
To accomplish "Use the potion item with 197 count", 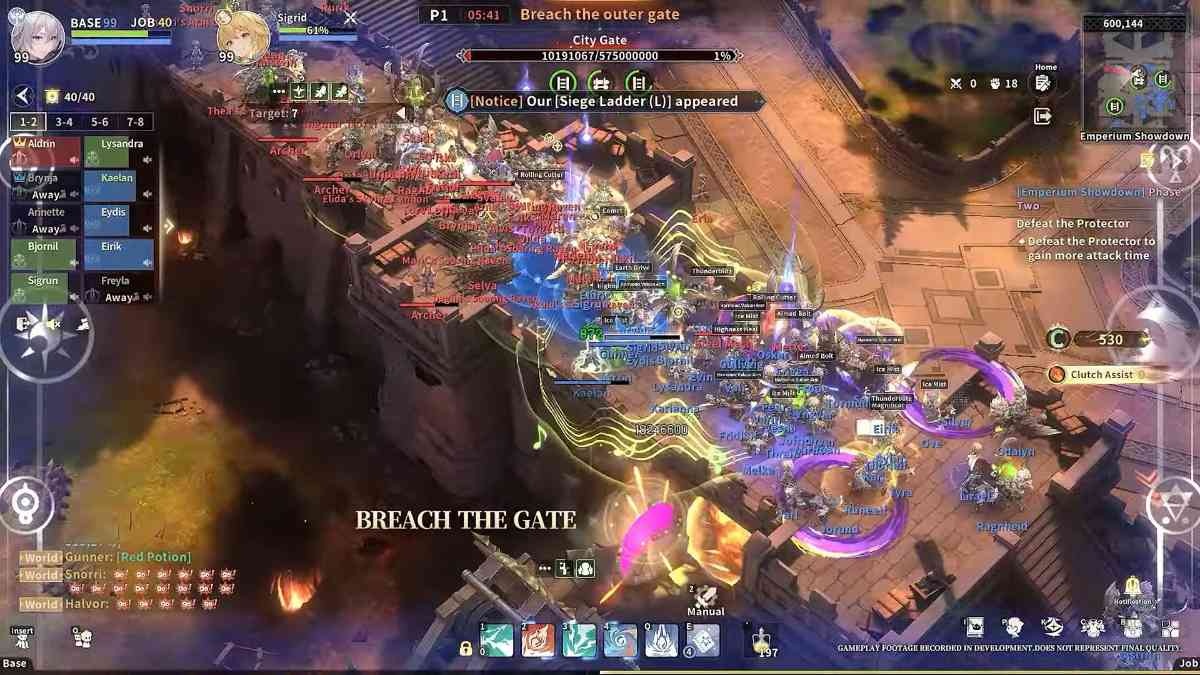I will click(762, 640).
